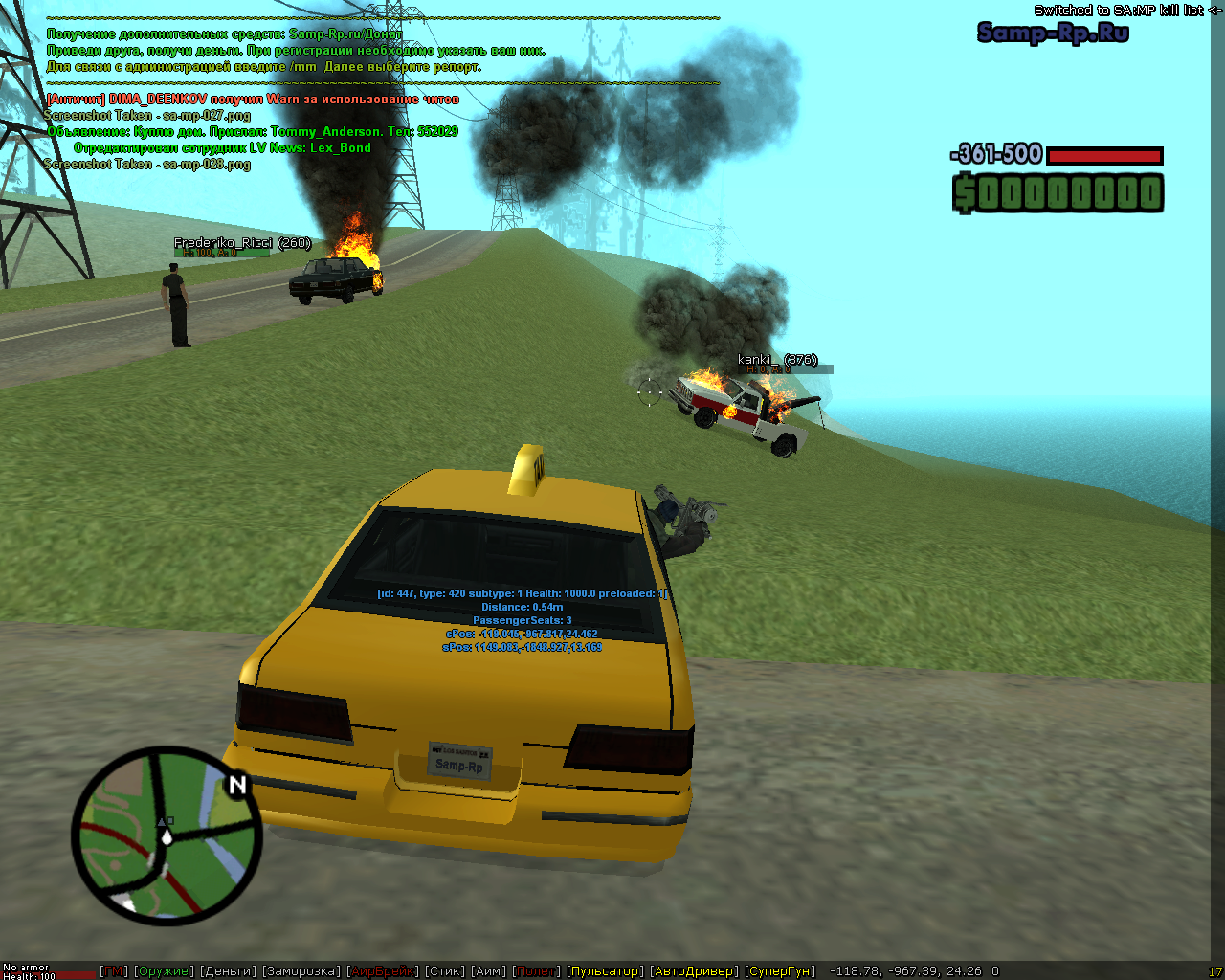Toggle the Полет option
The image size is (1225, 980).
coord(537,971)
